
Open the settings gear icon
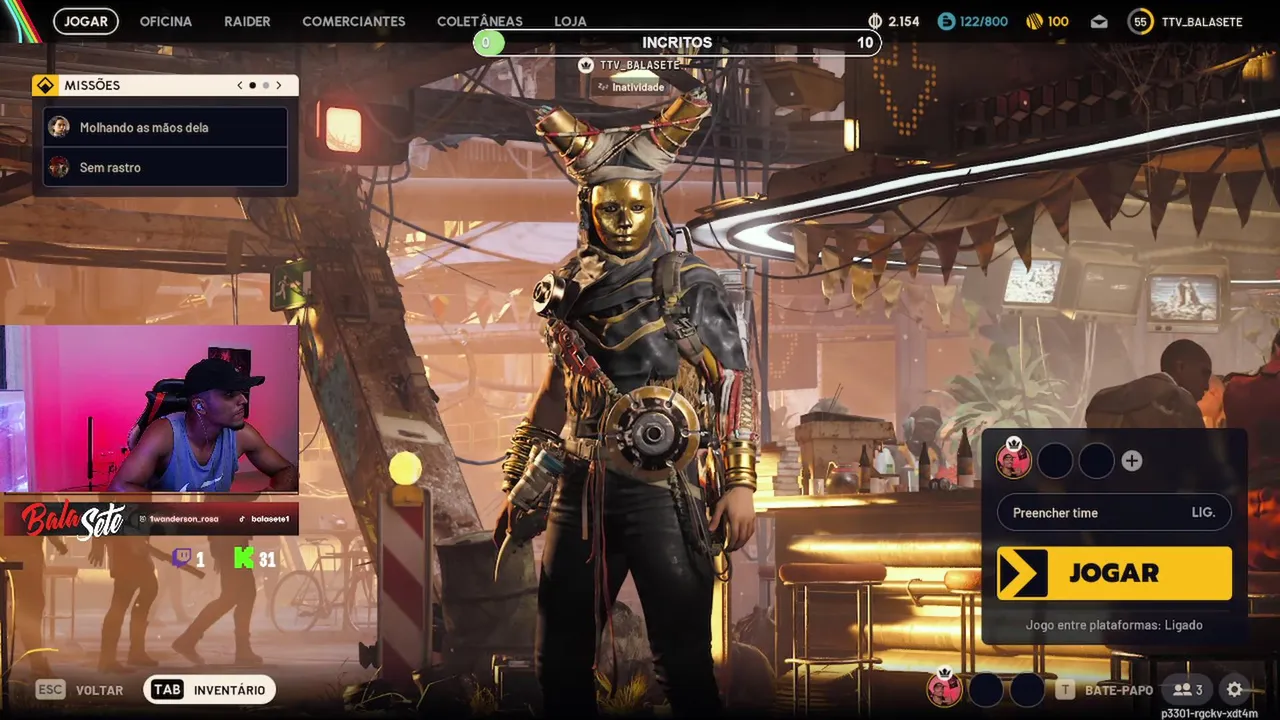pyautogui.click(x=1234, y=689)
